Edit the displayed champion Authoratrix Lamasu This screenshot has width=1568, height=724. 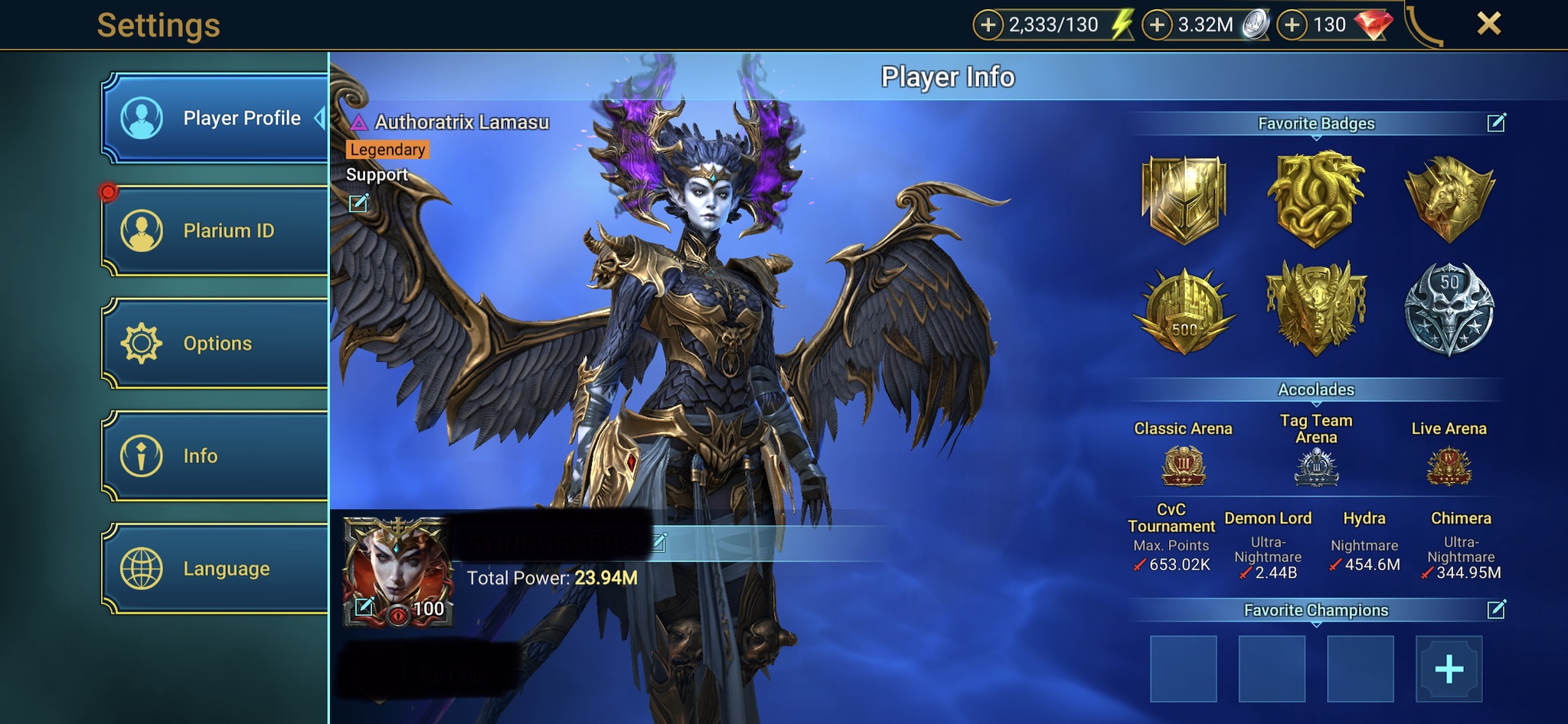(x=358, y=203)
